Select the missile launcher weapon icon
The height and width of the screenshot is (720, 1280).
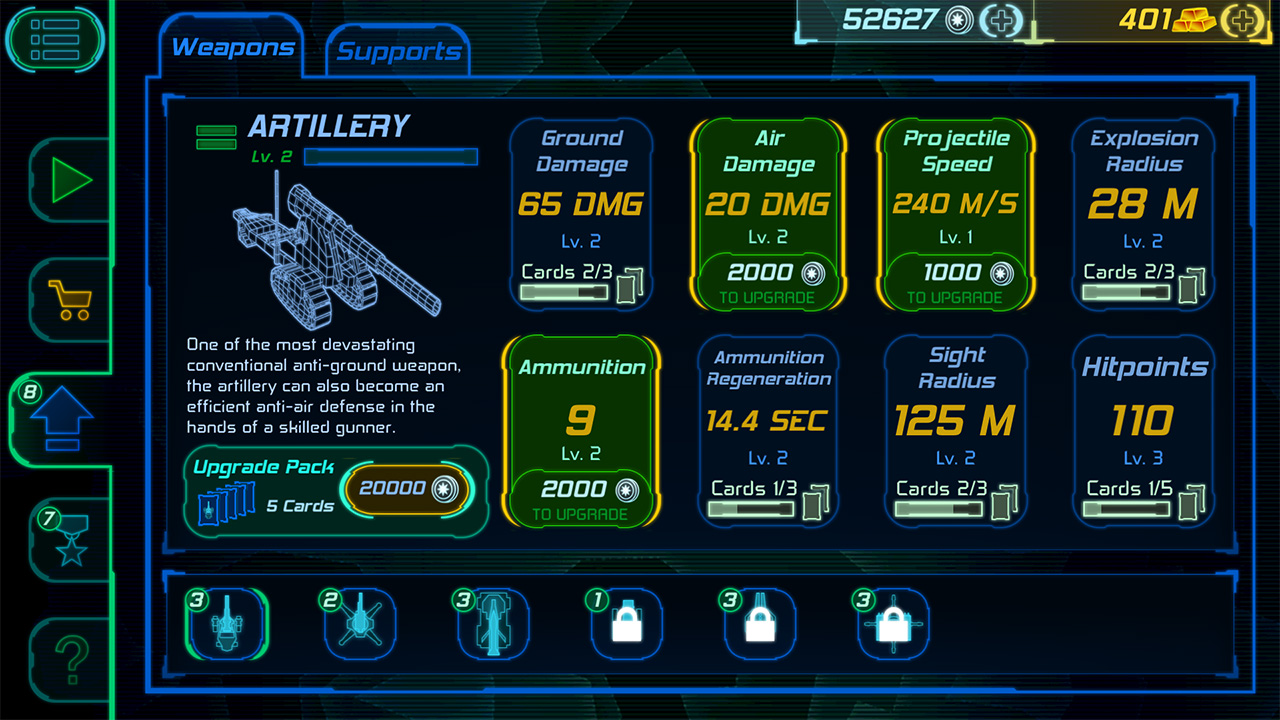pyautogui.click(x=493, y=622)
